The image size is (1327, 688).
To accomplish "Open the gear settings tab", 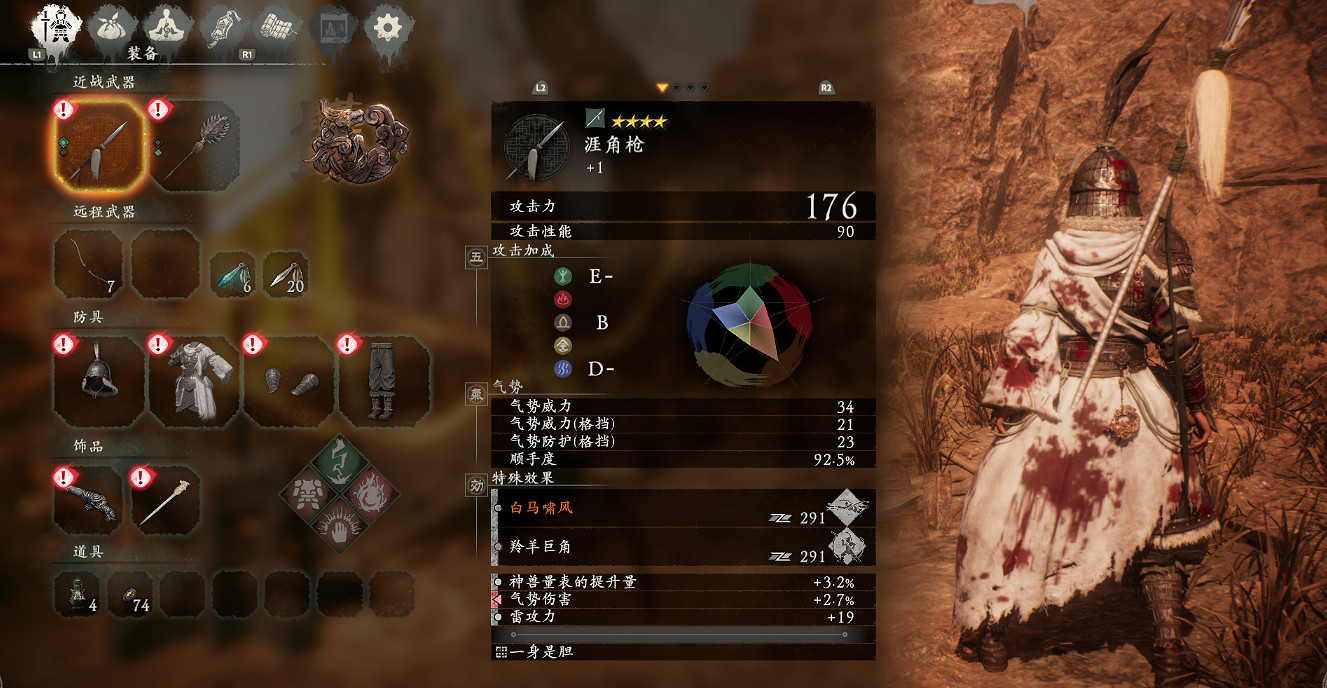I will coord(387,26).
